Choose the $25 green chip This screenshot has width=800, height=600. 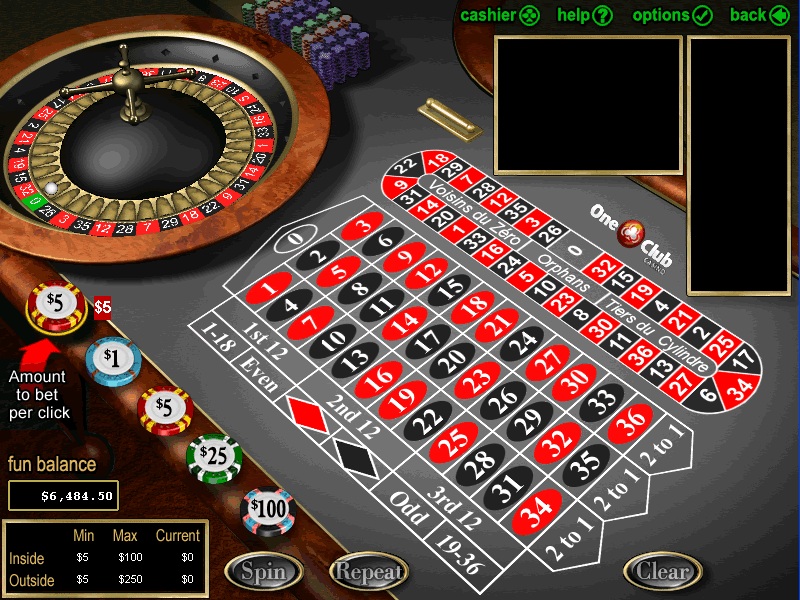click(214, 456)
